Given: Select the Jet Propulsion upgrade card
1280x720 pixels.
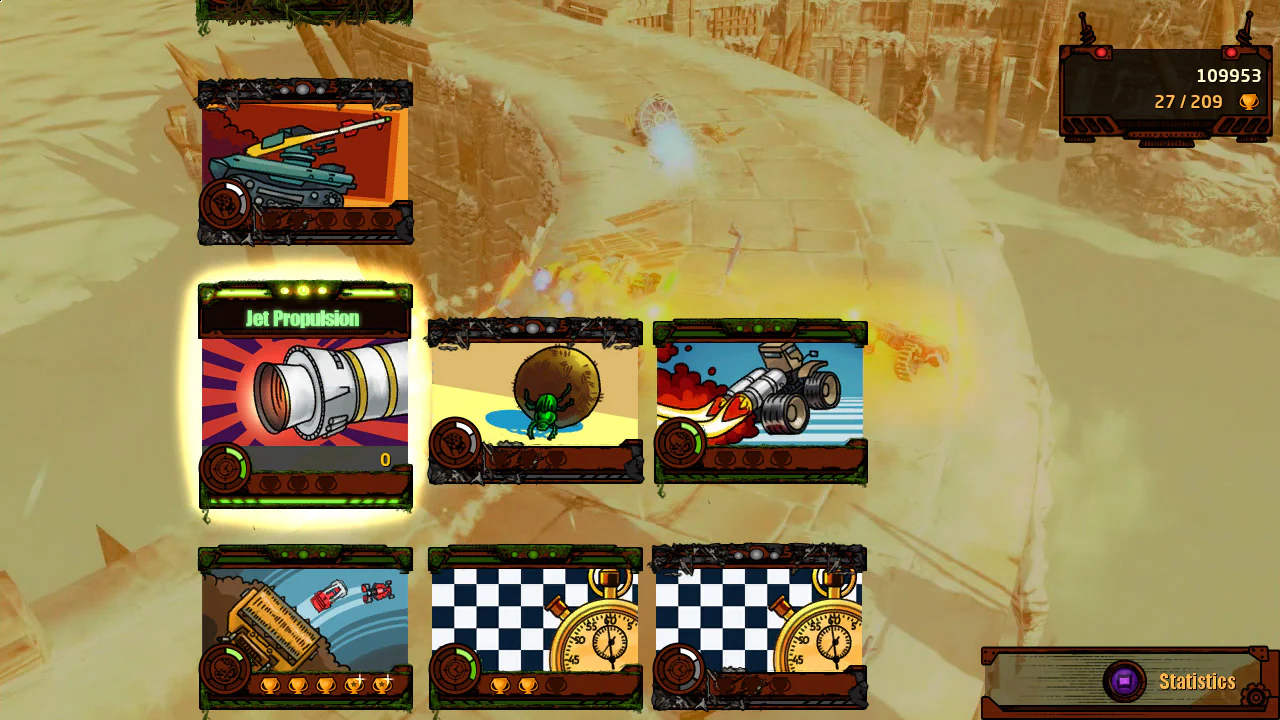Looking at the screenshot, I should [305, 395].
